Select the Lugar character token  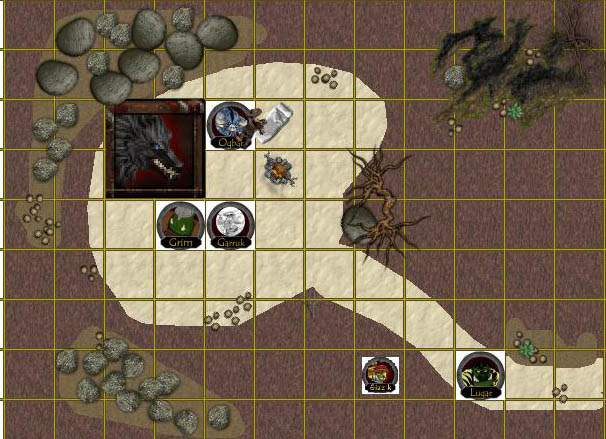[x=480, y=375]
